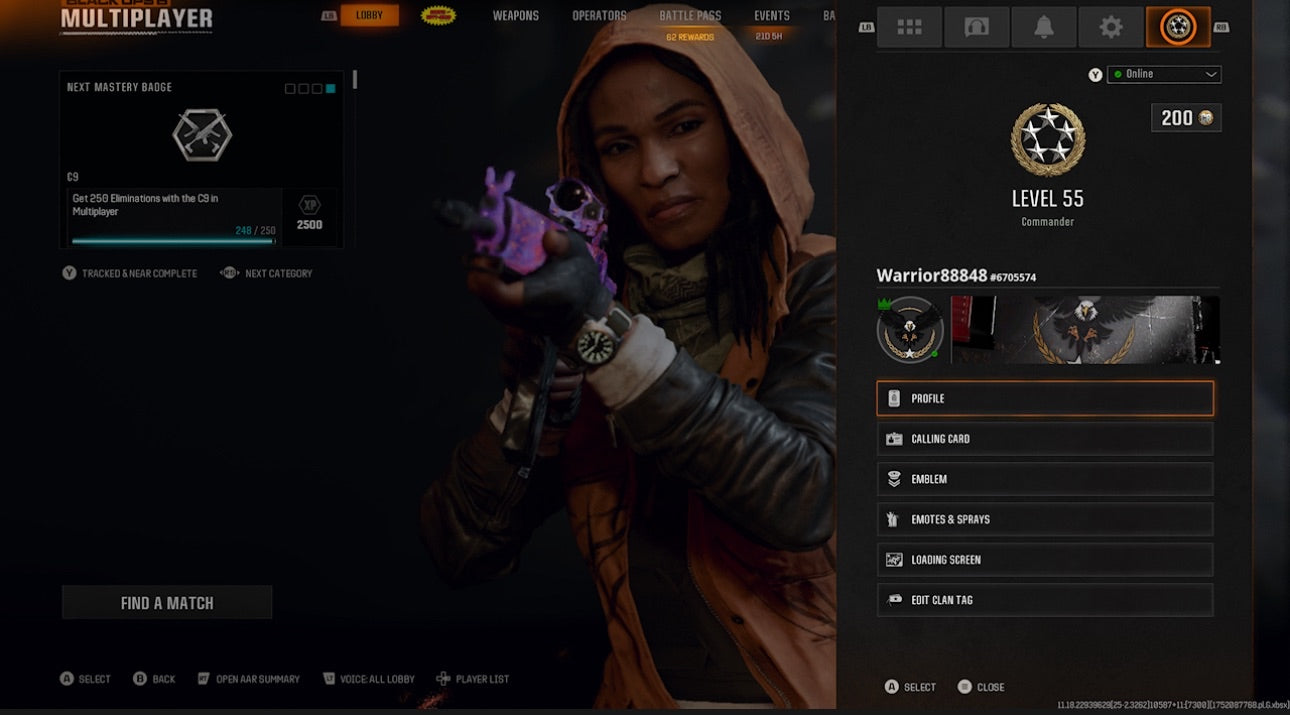Open the Battle Pass tab

point(689,16)
